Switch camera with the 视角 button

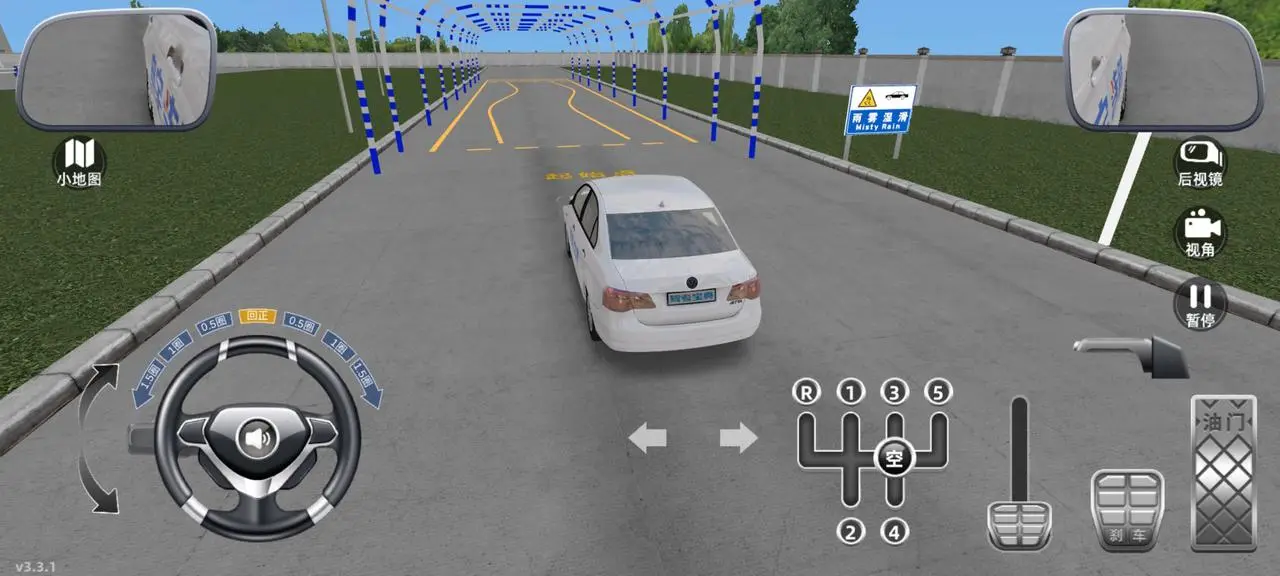(x=1199, y=232)
